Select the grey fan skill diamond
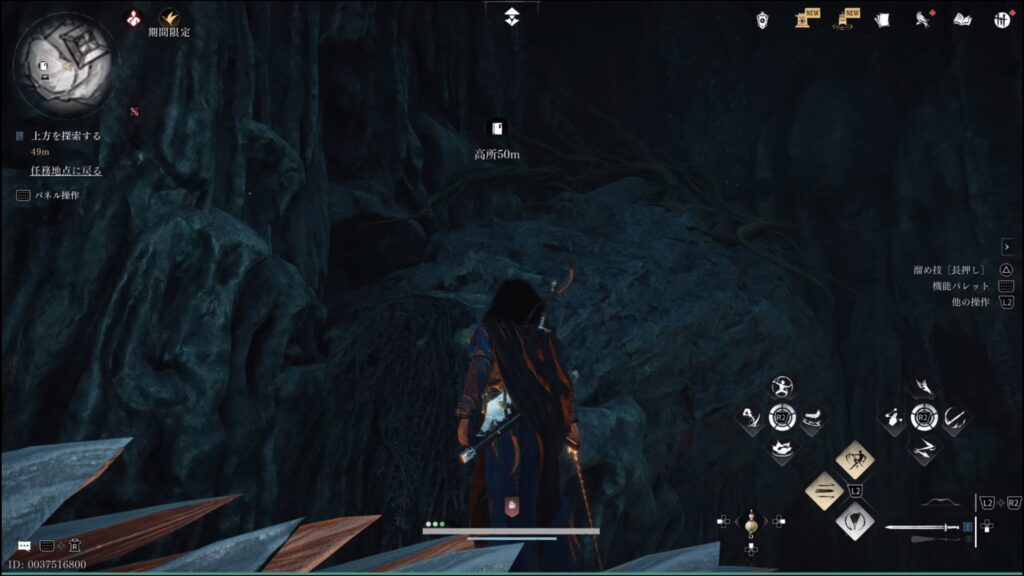1024x576 pixels. 855,520
